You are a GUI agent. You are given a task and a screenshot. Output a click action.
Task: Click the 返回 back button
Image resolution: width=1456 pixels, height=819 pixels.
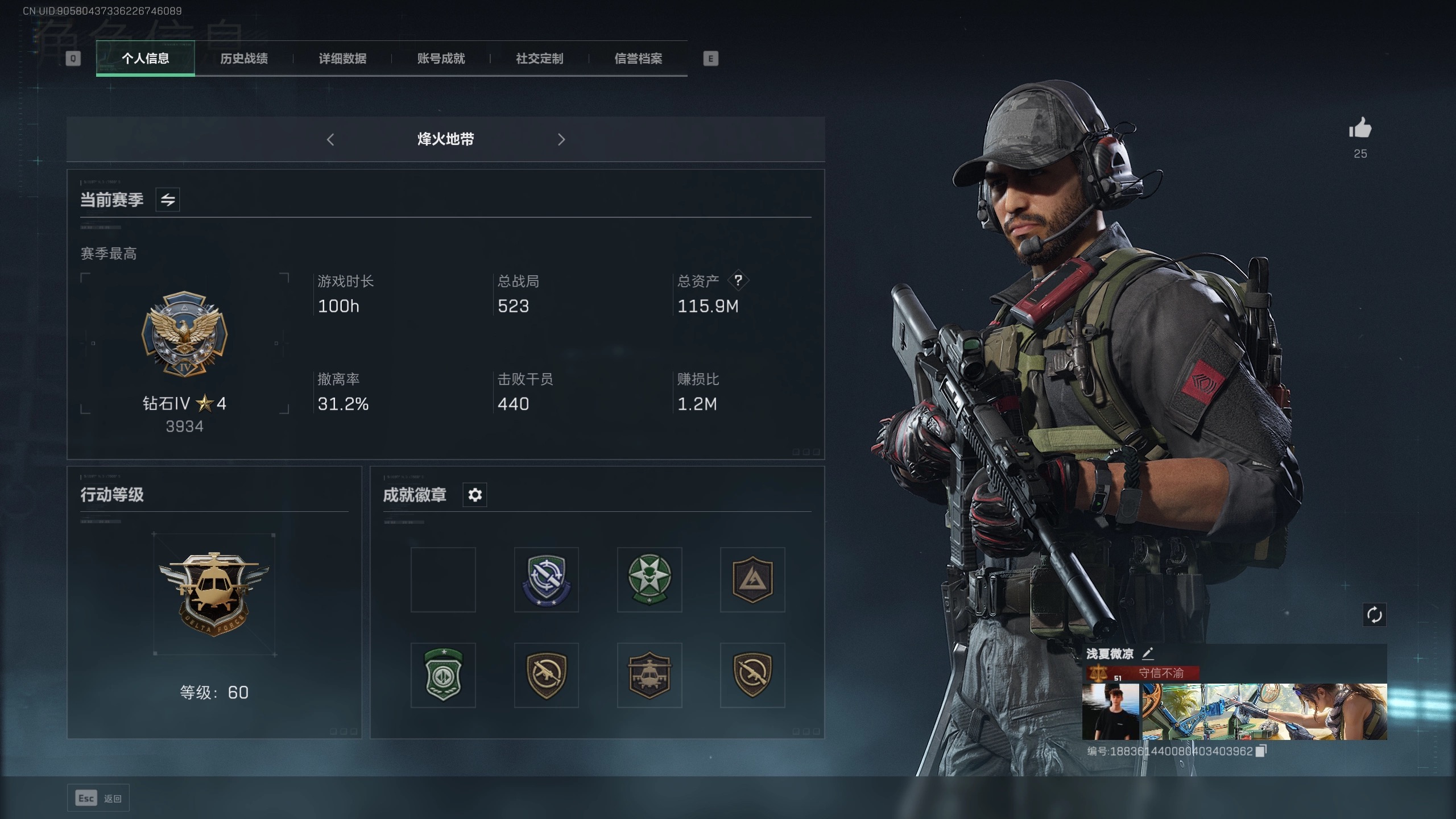(99, 799)
